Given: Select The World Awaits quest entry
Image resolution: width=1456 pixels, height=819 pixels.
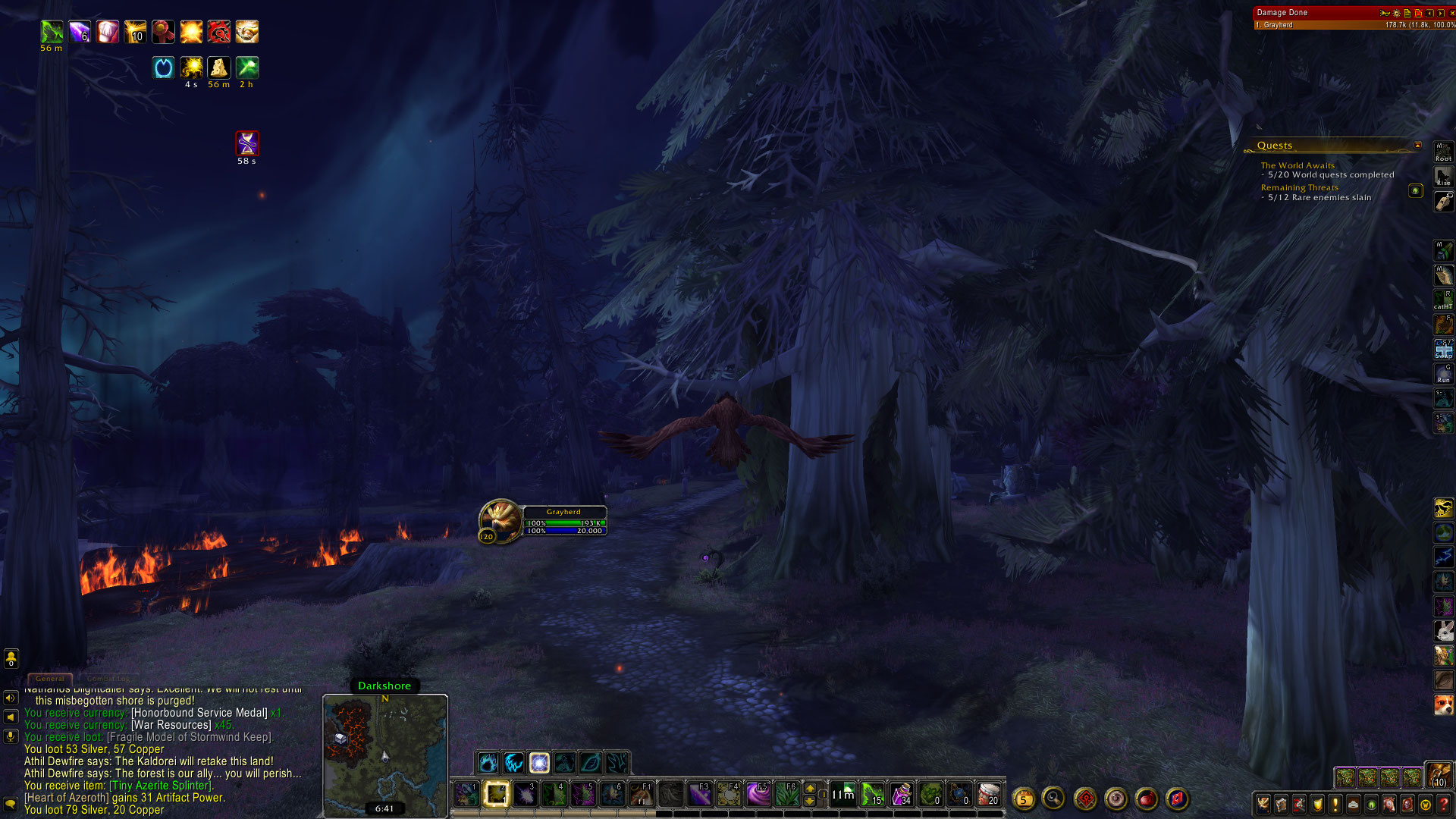Looking at the screenshot, I should (x=1297, y=165).
